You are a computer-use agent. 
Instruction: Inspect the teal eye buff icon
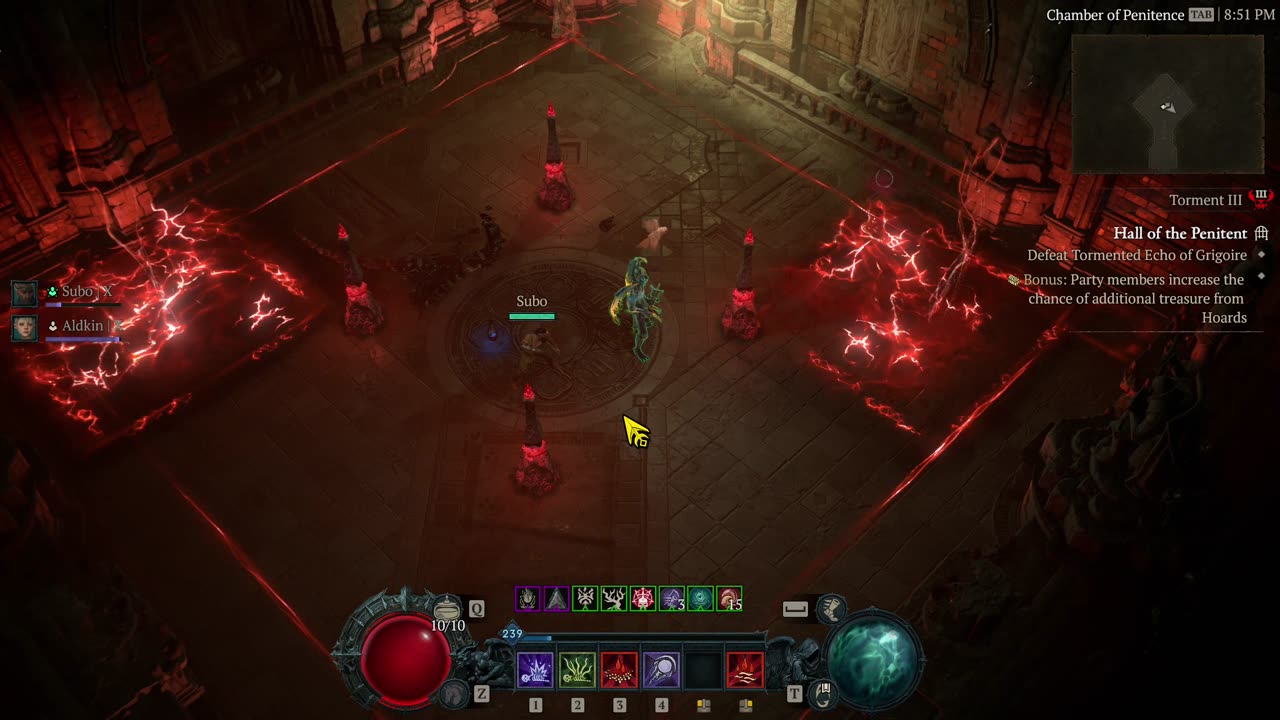pos(701,599)
